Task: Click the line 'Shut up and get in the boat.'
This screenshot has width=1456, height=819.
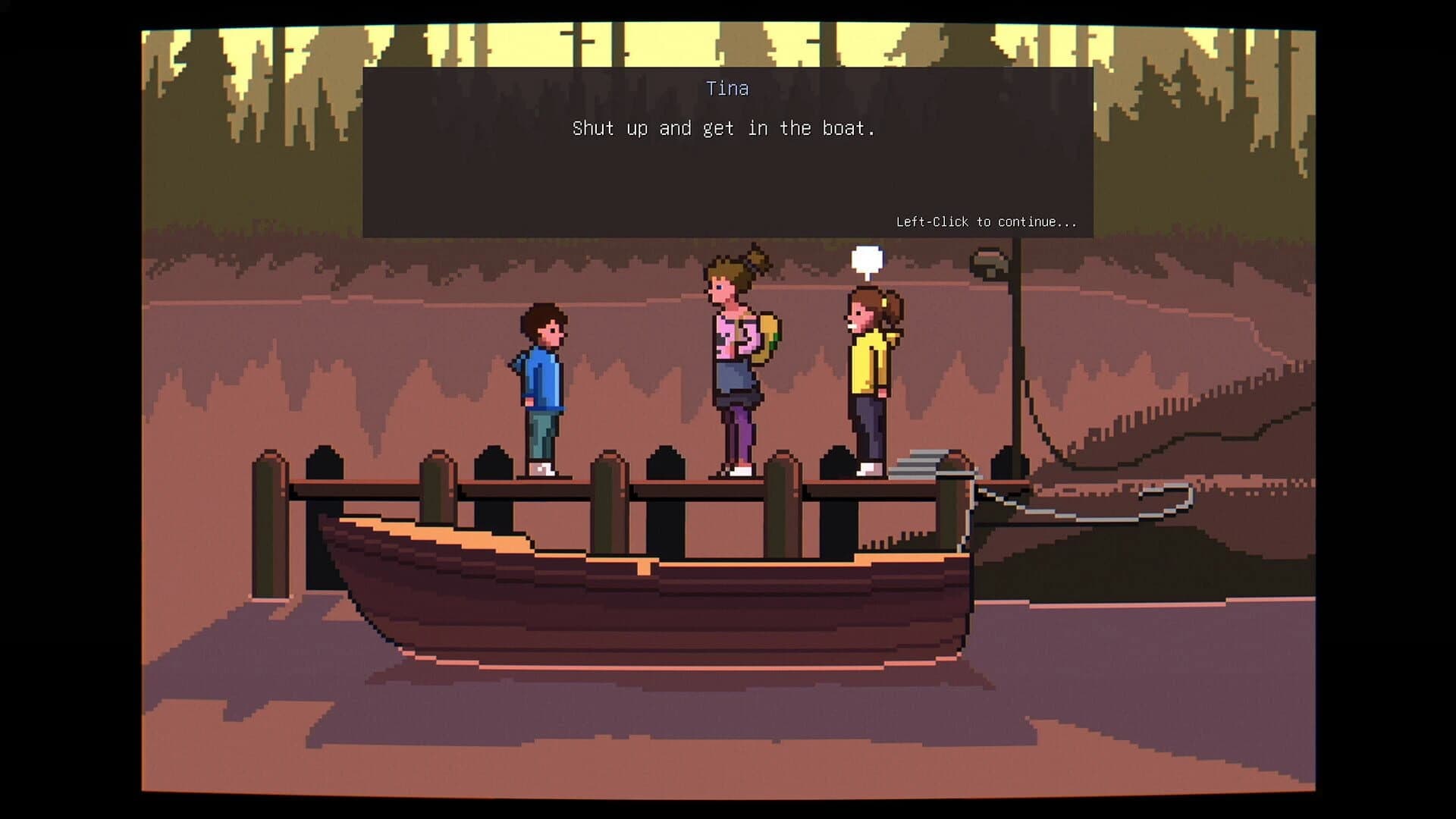Action: 724,127
